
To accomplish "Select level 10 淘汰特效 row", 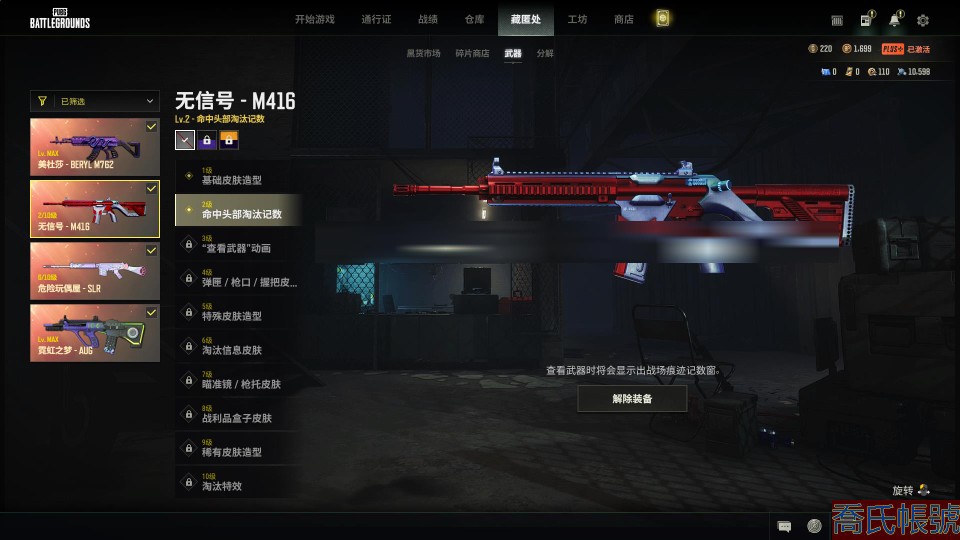I will tap(235, 483).
